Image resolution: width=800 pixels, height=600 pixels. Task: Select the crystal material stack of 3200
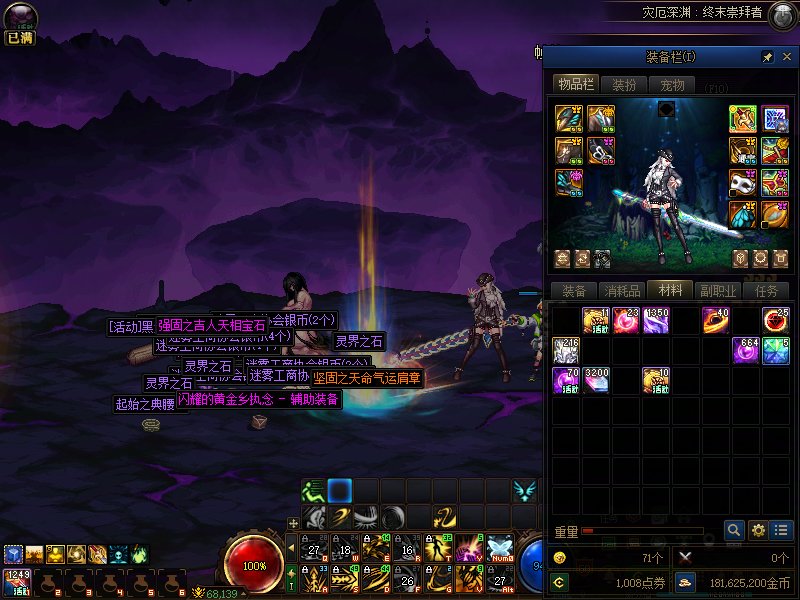596,381
